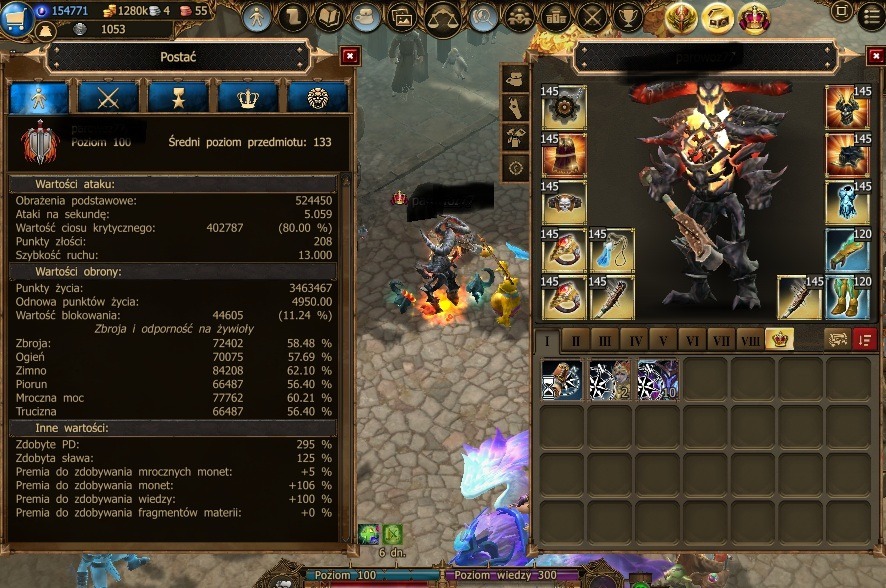
Task: Open inventory bag tab V
Action: [x=663, y=341]
